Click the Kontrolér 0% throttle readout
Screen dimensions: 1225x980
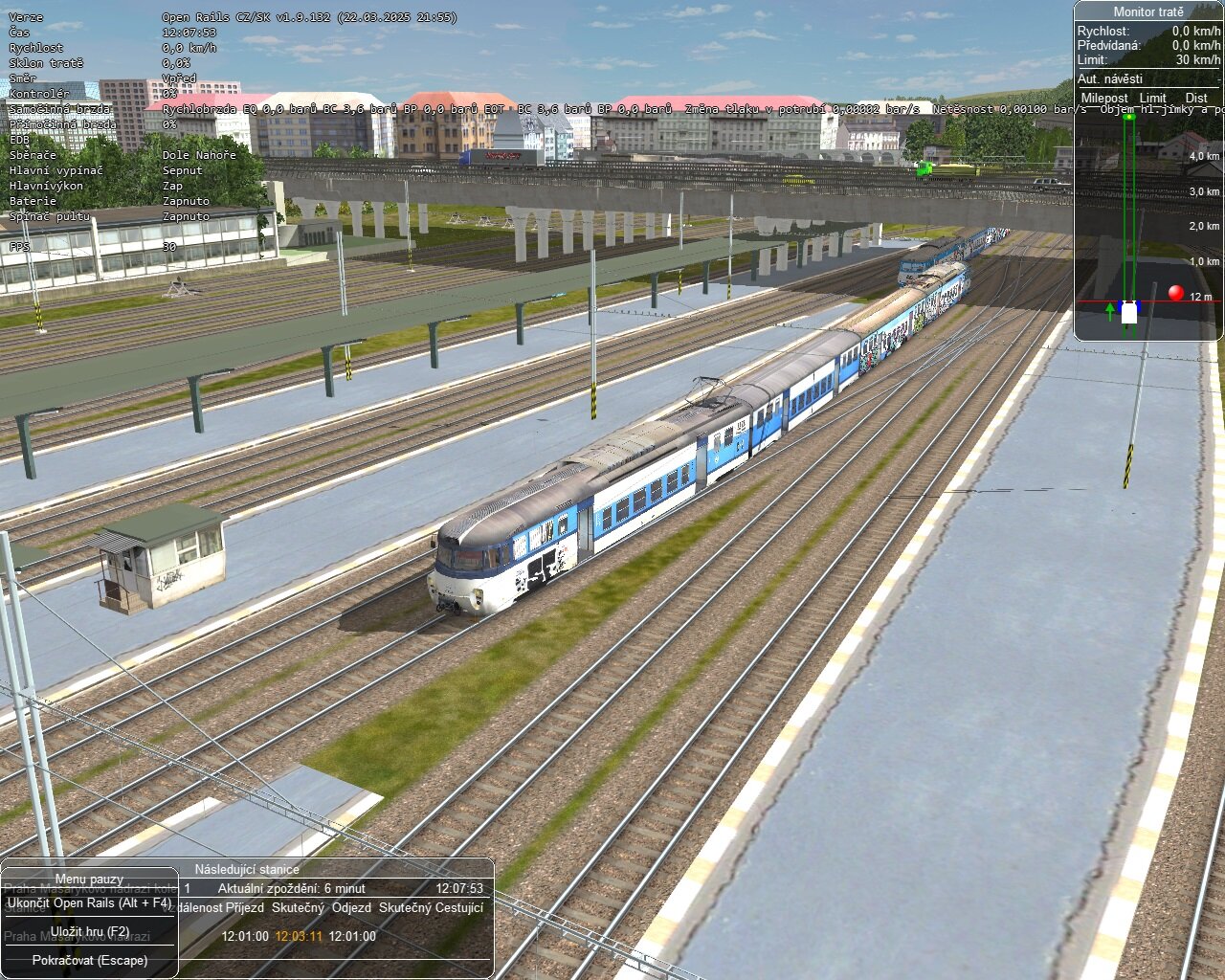click(169, 94)
